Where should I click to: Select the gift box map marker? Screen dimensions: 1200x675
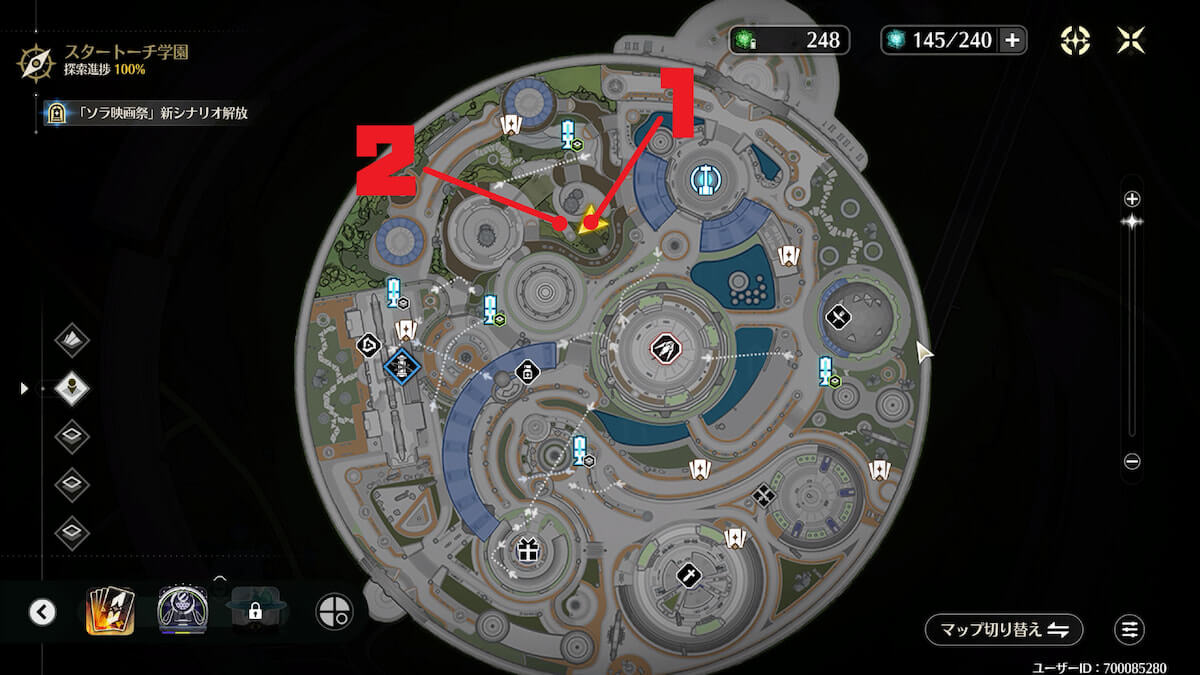pyautogui.click(x=527, y=549)
